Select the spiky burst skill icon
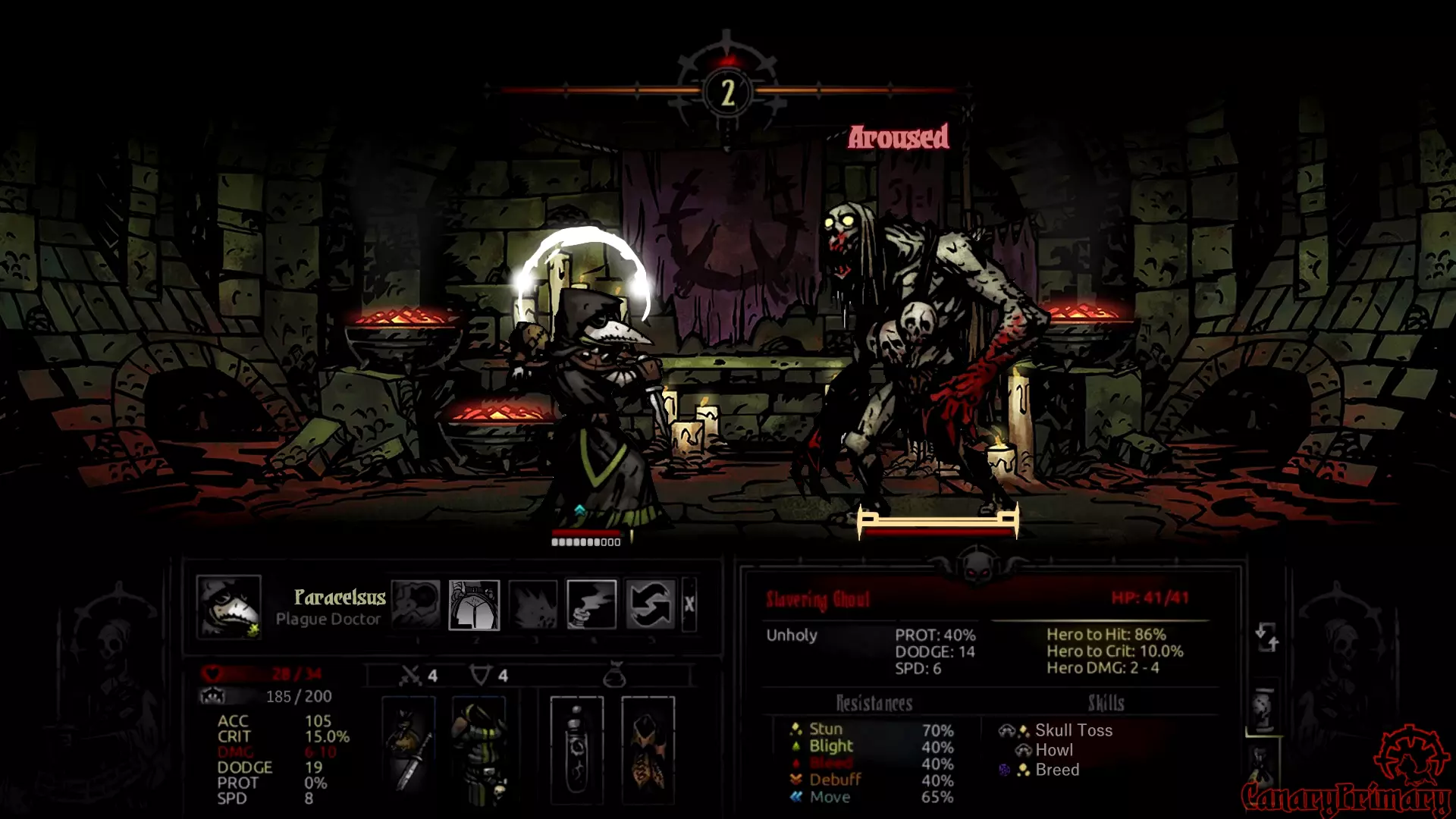The image size is (1456, 819). point(533,604)
